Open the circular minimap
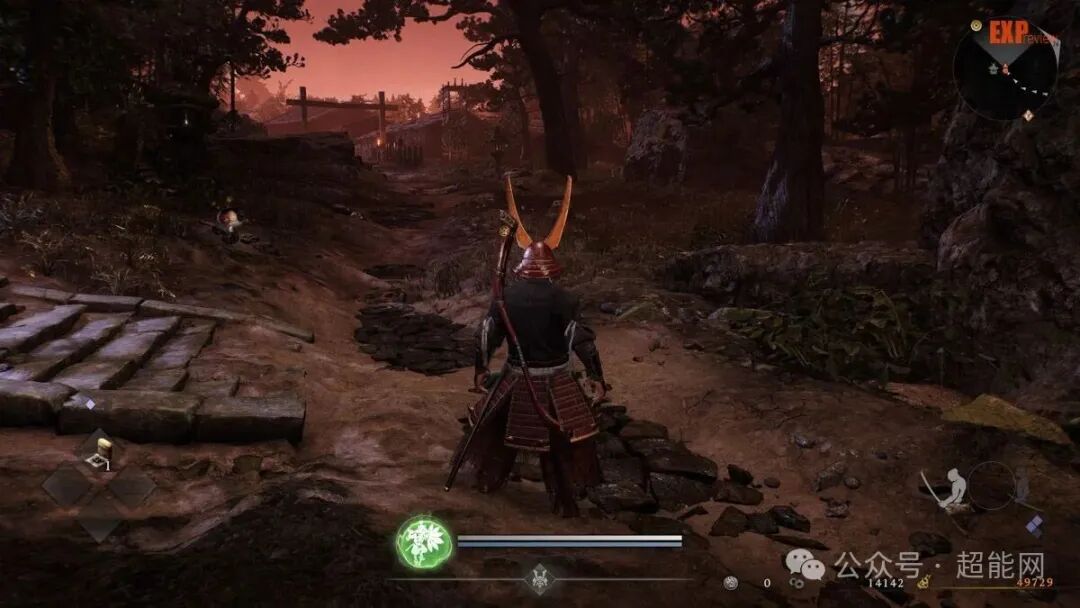The width and height of the screenshot is (1080, 608). tap(1004, 68)
